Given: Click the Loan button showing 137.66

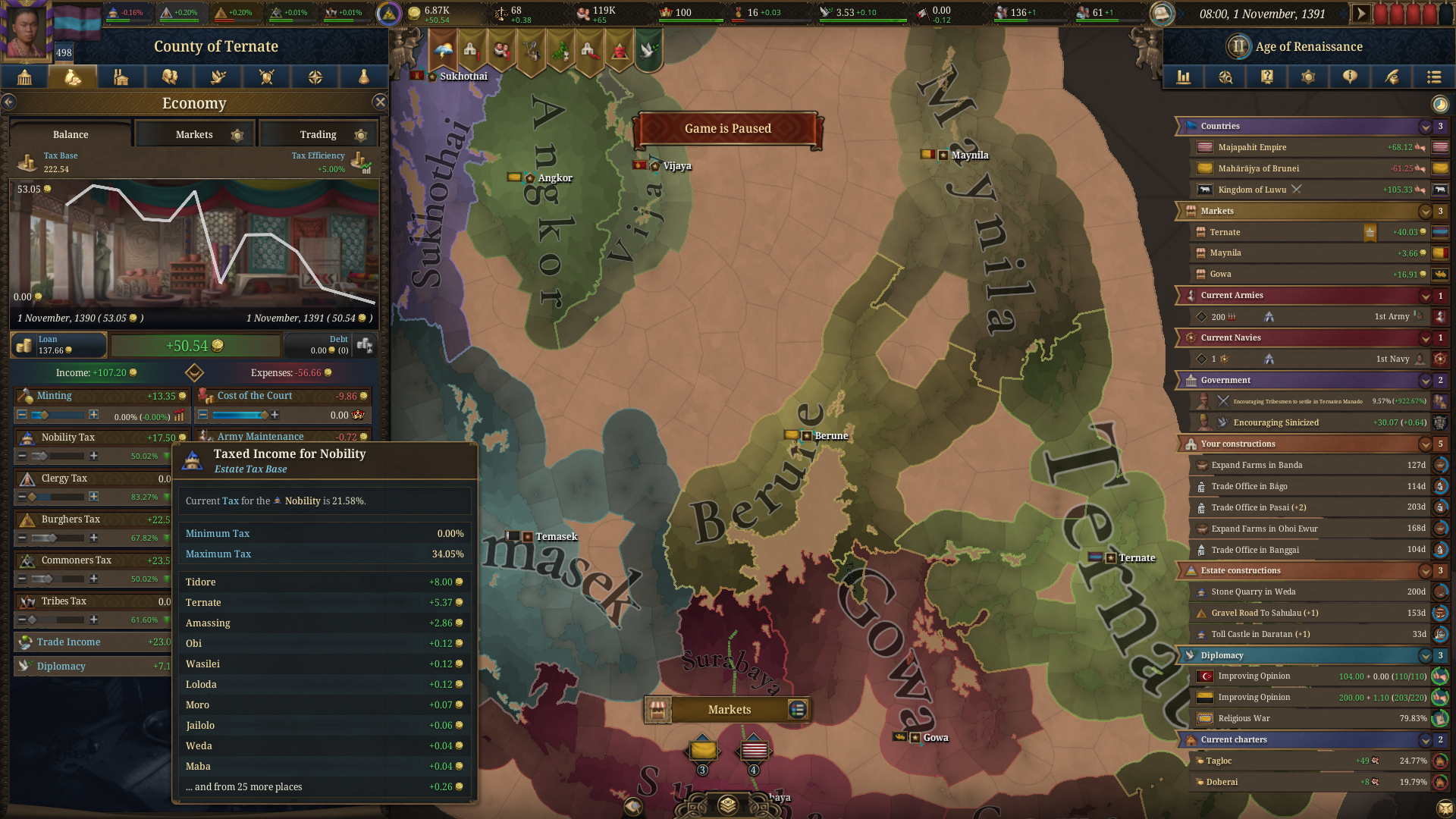Looking at the screenshot, I should (58, 345).
